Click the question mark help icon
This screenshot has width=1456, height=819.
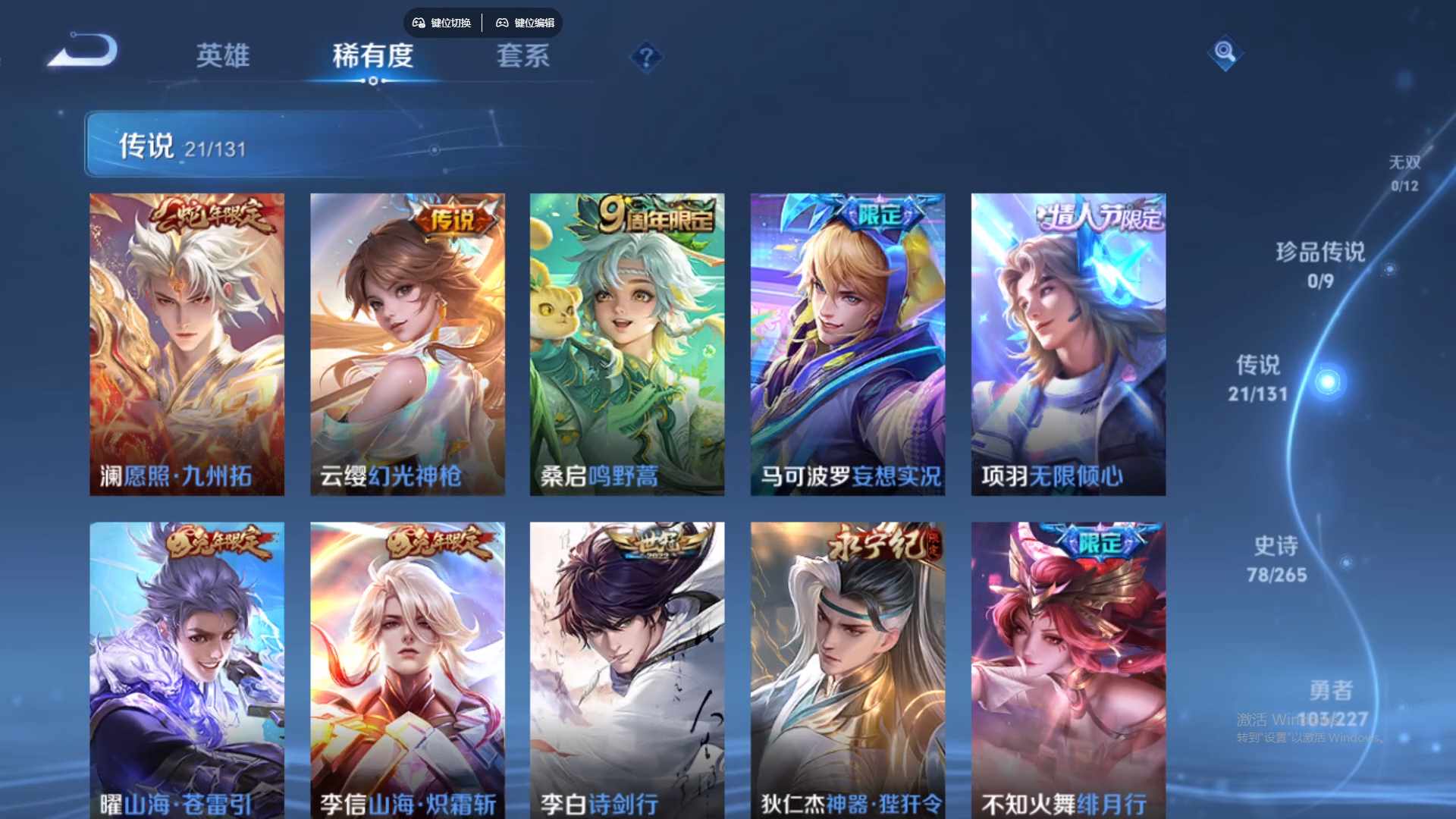(645, 57)
